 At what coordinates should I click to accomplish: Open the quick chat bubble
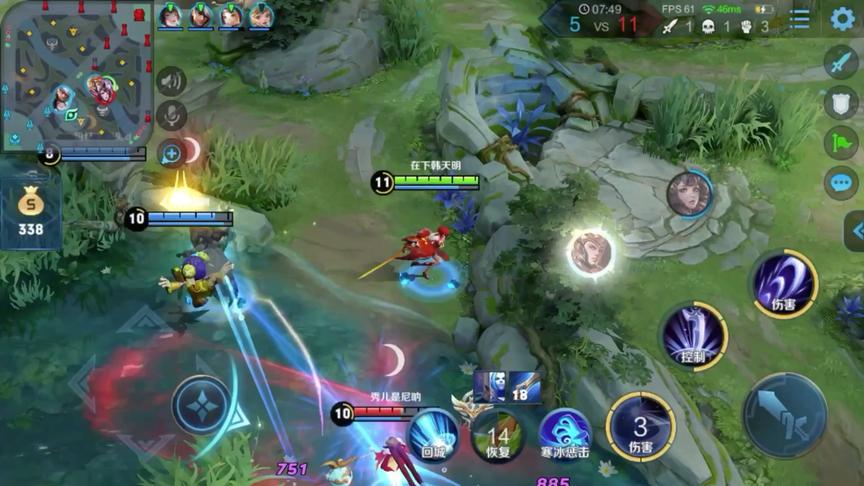pyautogui.click(x=841, y=183)
